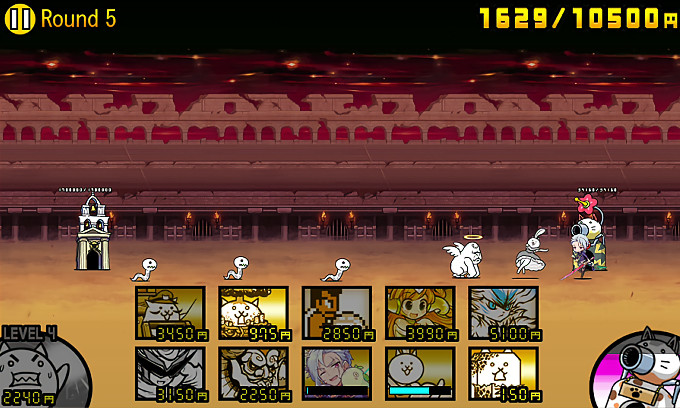Image resolution: width=680 pixels, height=408 pixels.
Task: Summon the orange-haired girl unit for 3990 yen
Action: click(x=420, y=313)
